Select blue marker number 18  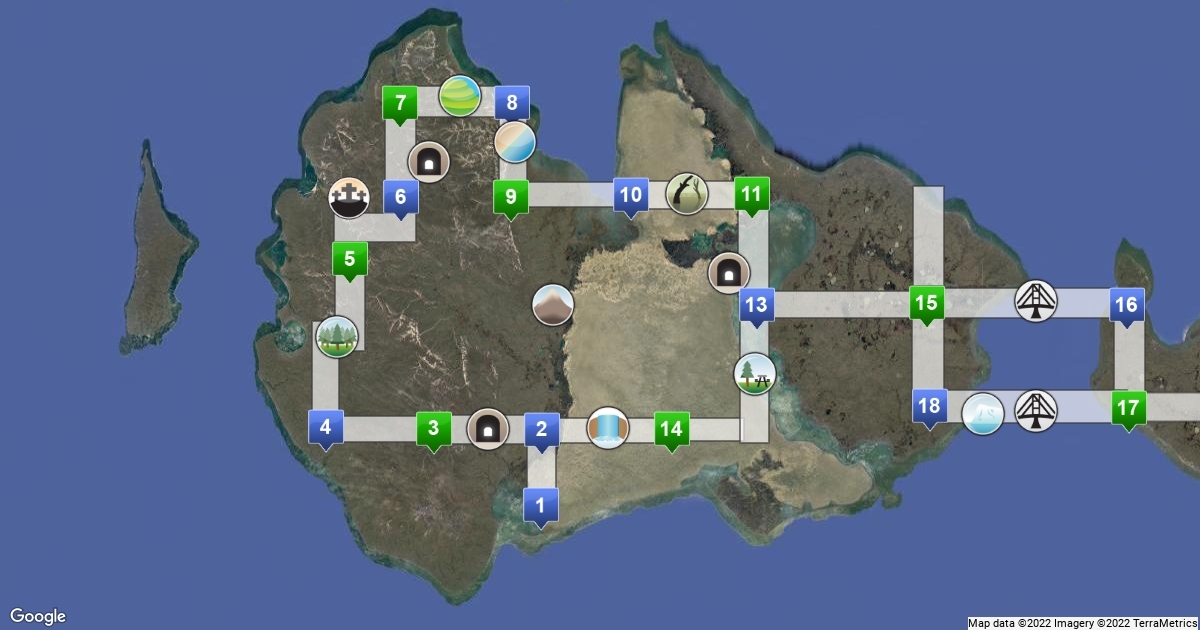pos(929,406)
